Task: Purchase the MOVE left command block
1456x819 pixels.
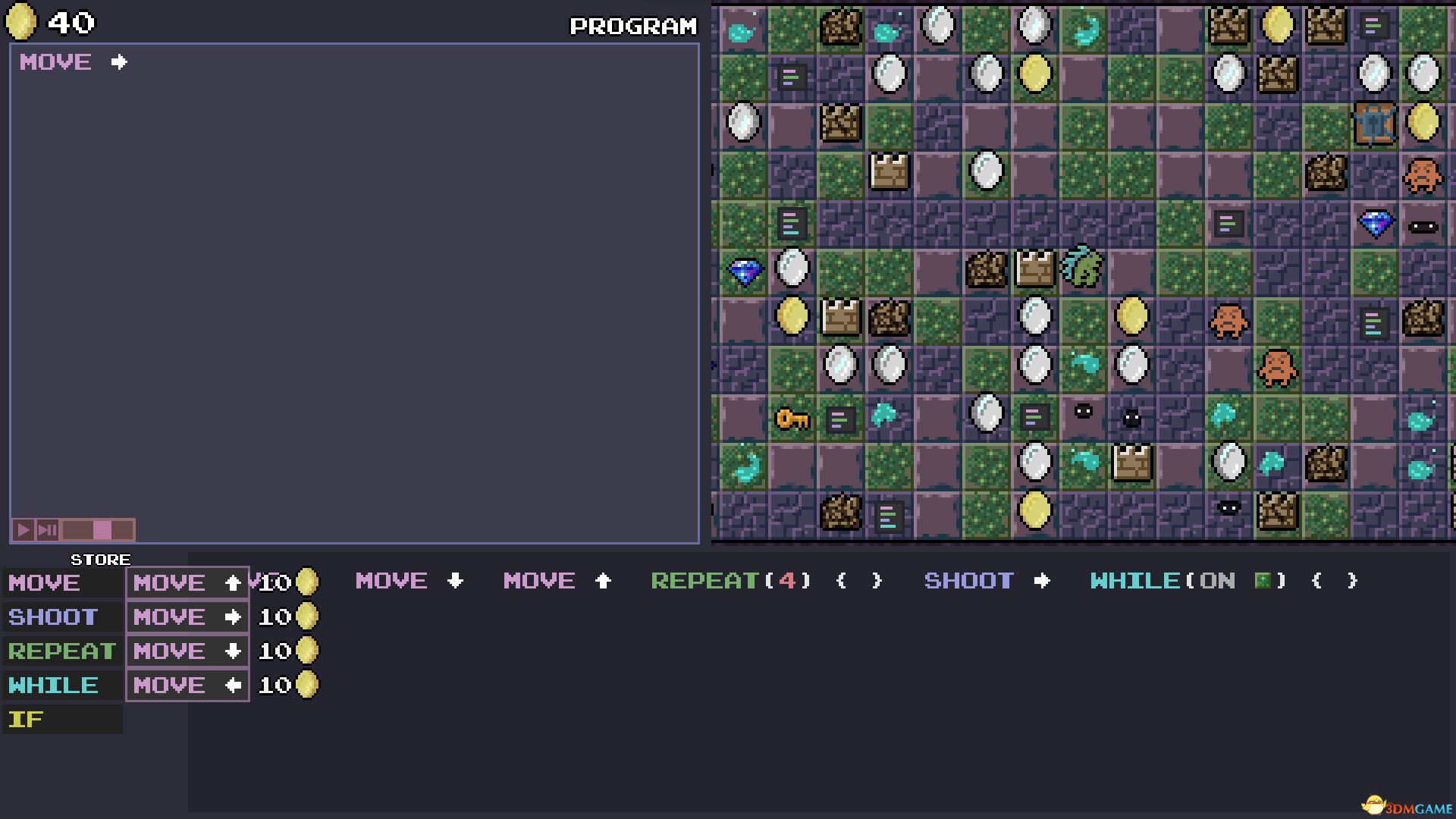Action: (187, 685)
